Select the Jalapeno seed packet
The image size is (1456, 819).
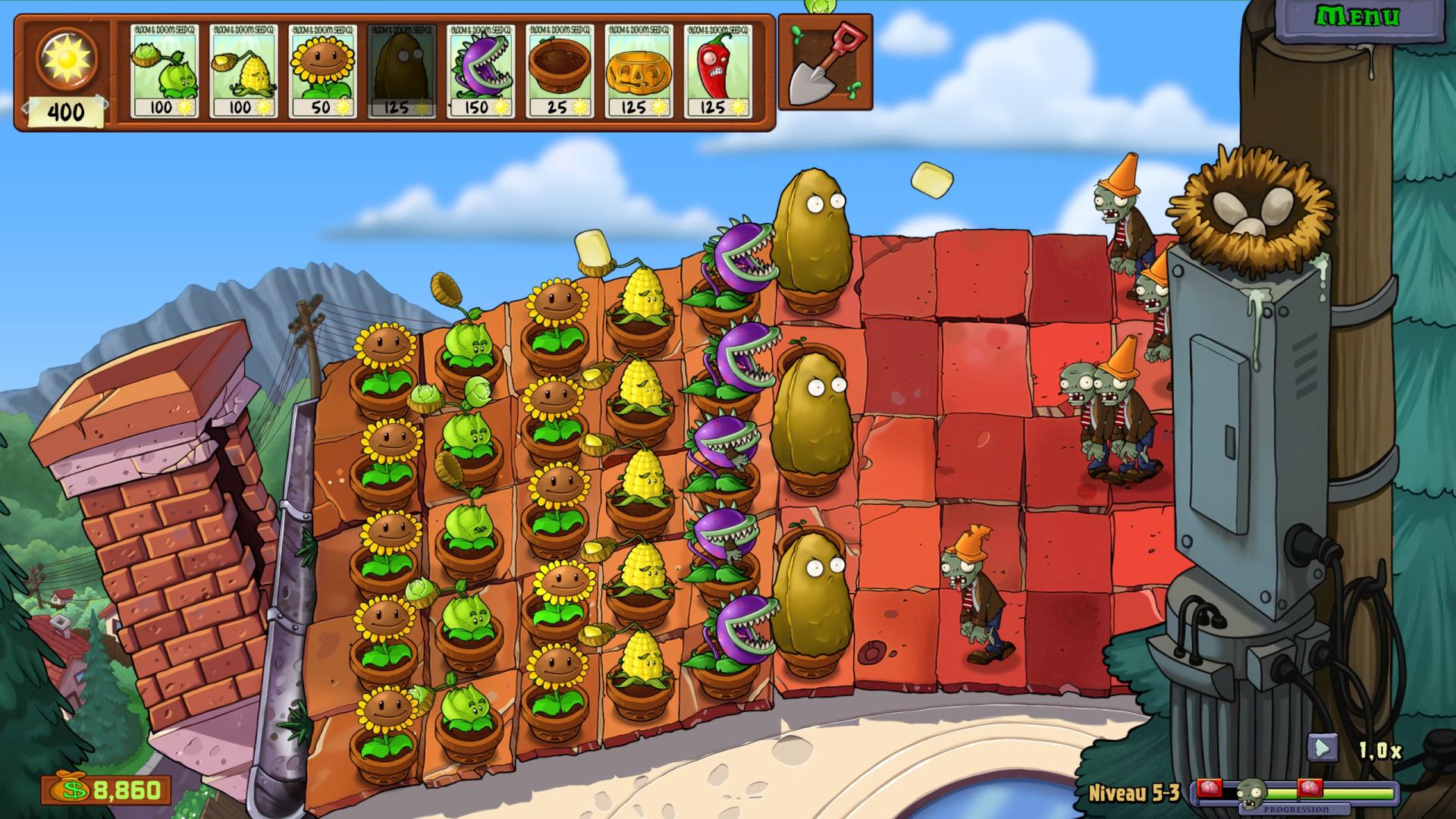(x=717, y=71)
